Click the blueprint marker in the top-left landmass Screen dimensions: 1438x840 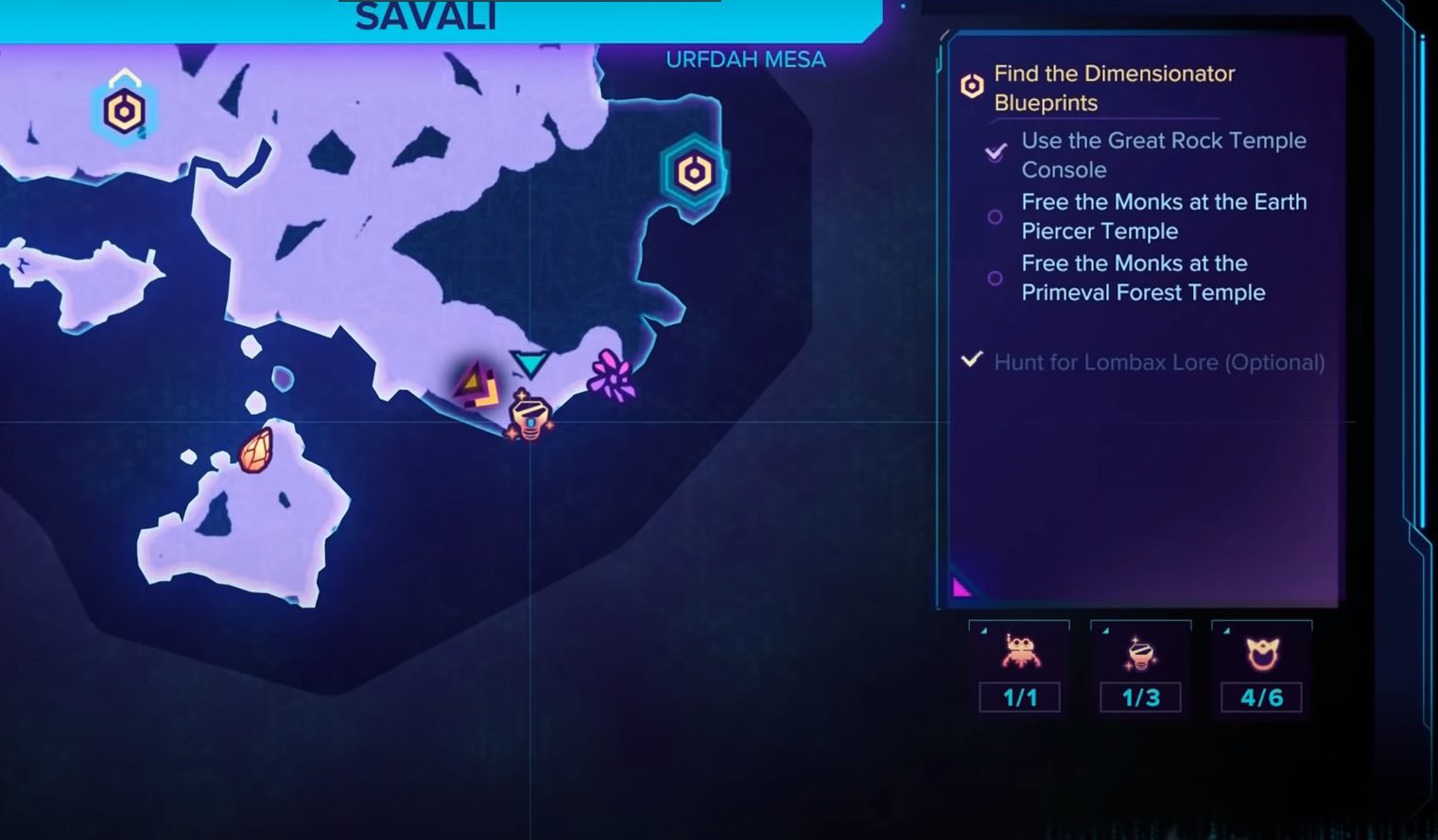123,111
